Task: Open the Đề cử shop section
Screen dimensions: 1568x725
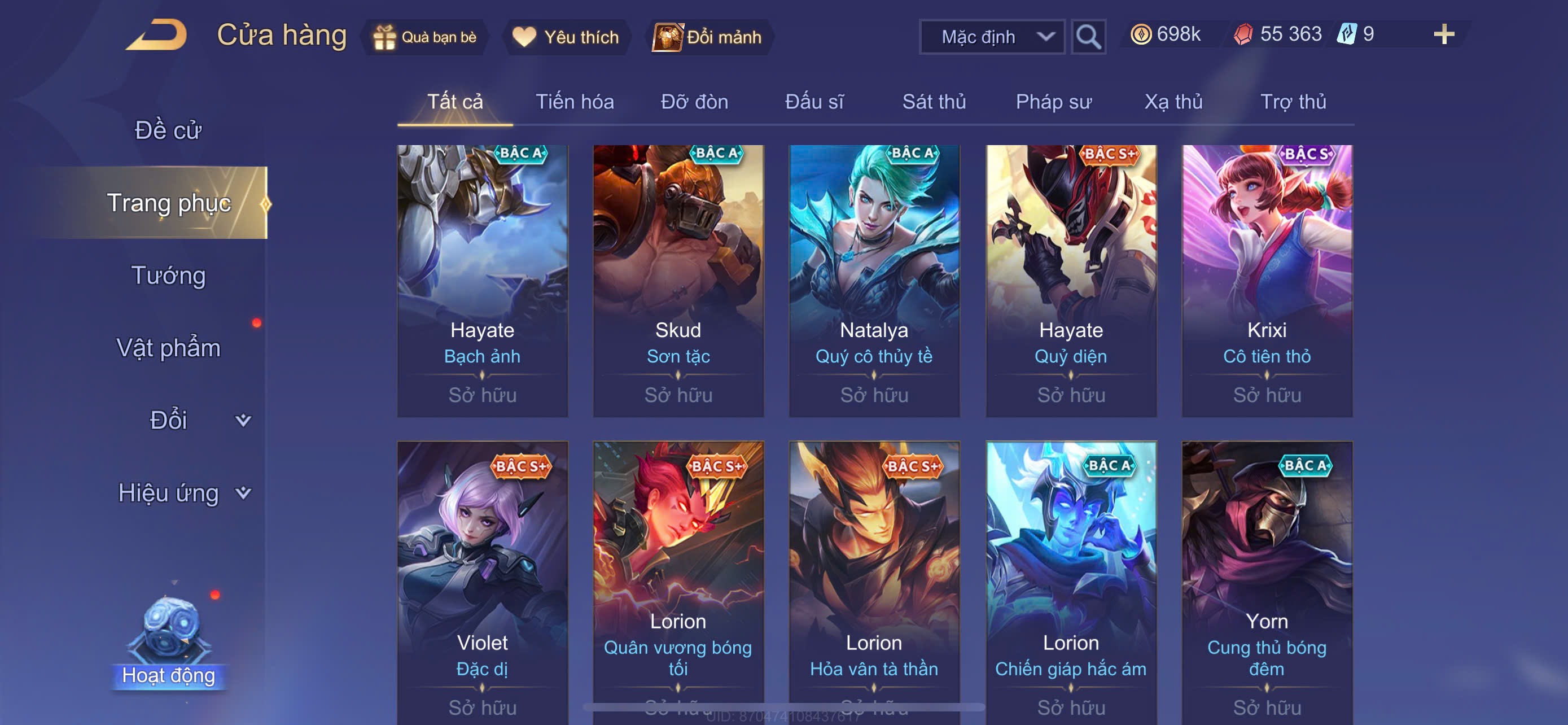Action: click(x=168, y=130)
